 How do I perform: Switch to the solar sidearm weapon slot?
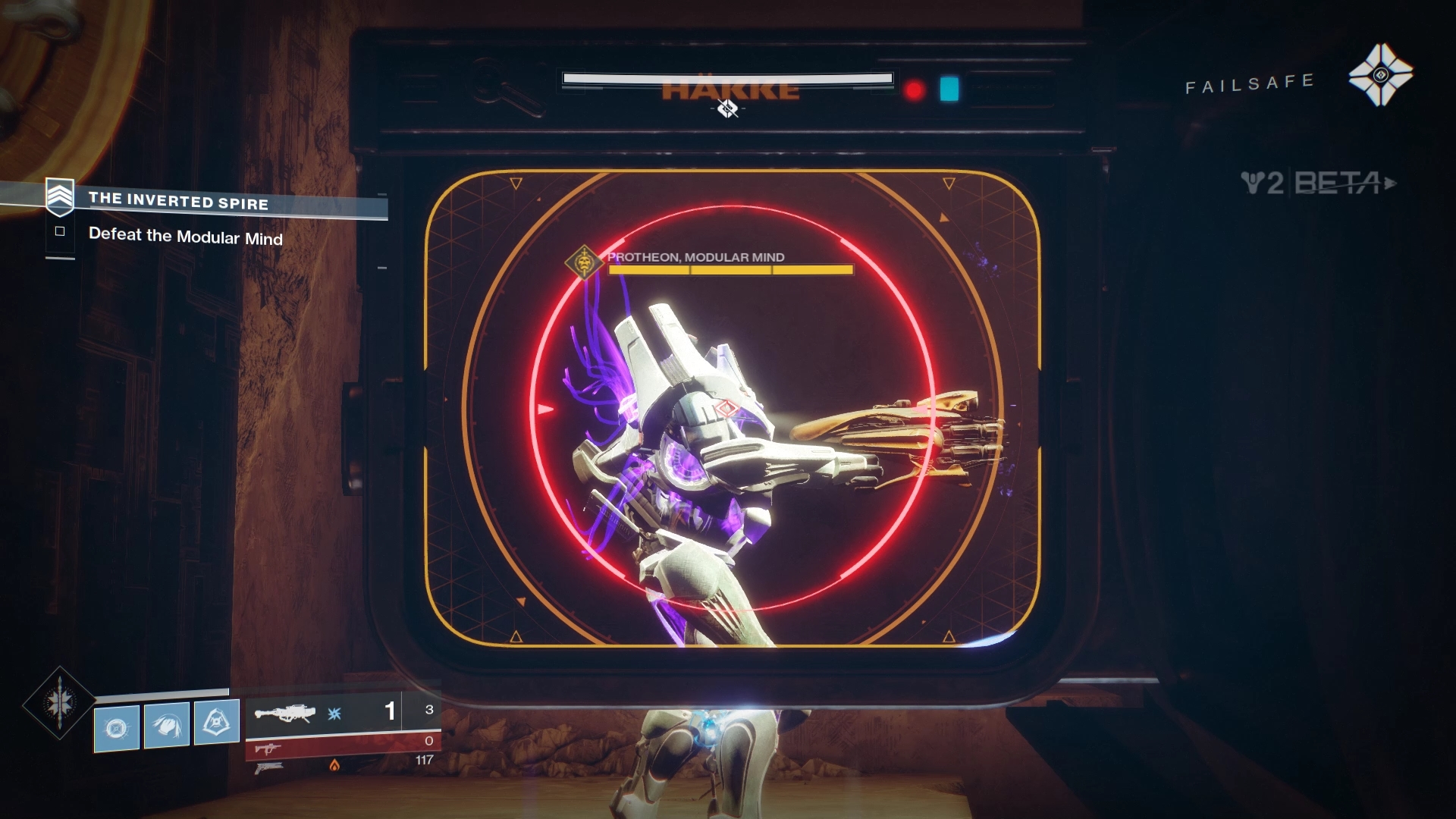268,767
